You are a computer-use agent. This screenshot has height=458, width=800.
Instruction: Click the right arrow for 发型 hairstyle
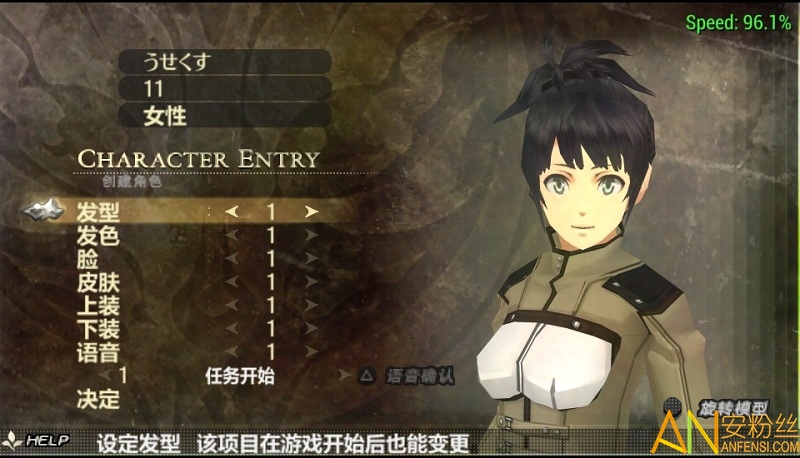tap(311, 212)
